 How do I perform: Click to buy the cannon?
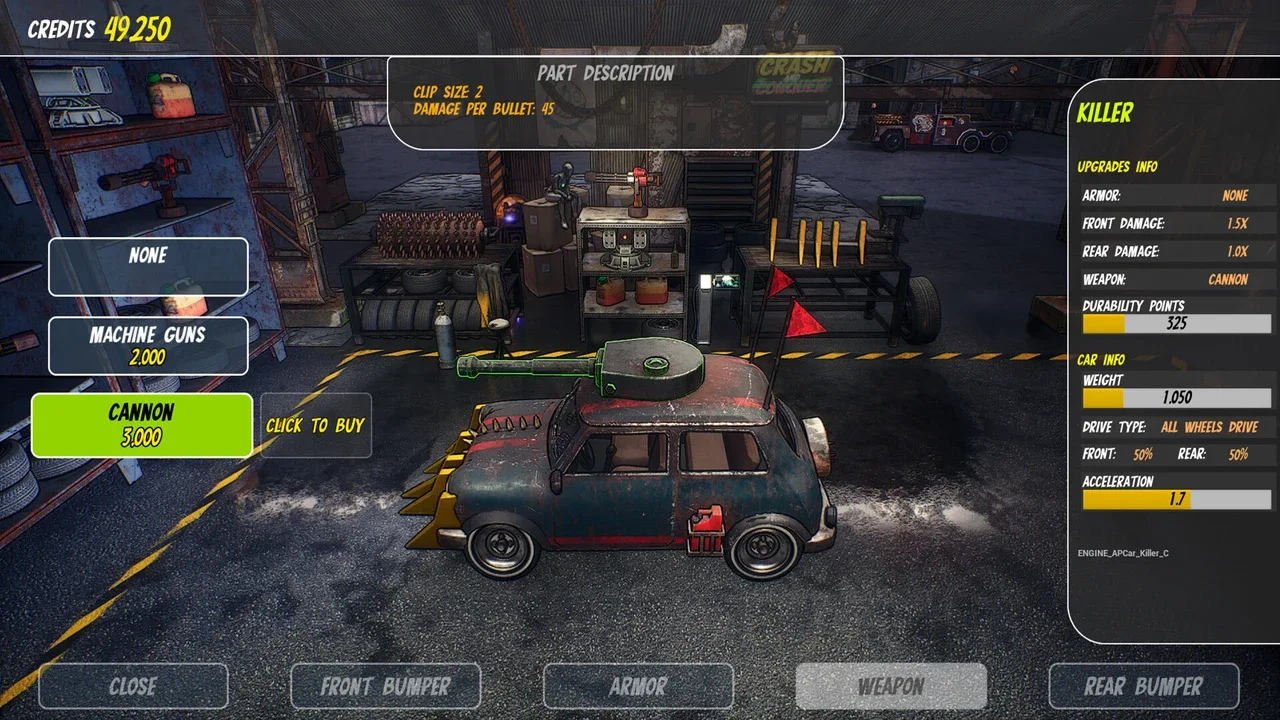[315, 425]
